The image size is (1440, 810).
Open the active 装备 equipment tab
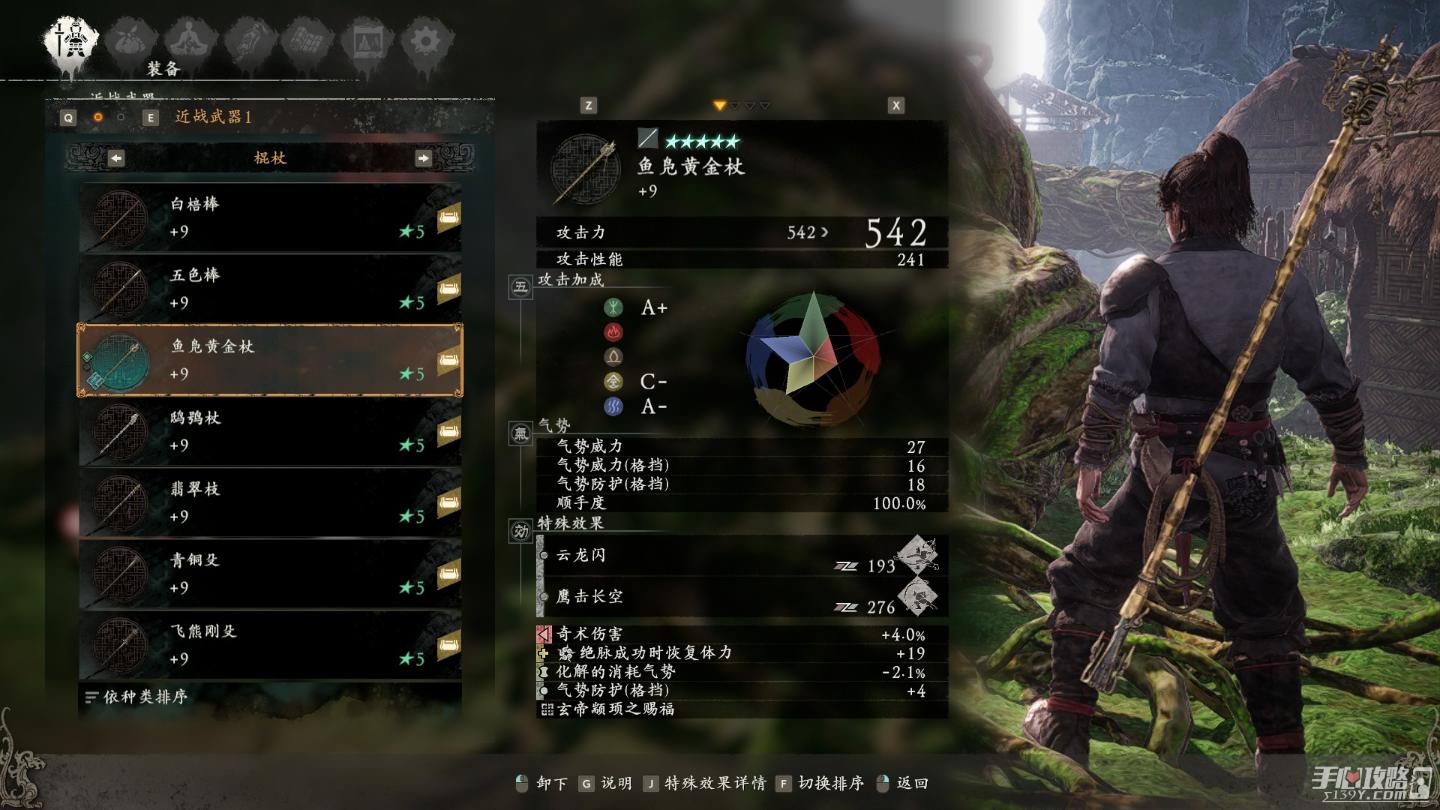(x=71, y=41)
